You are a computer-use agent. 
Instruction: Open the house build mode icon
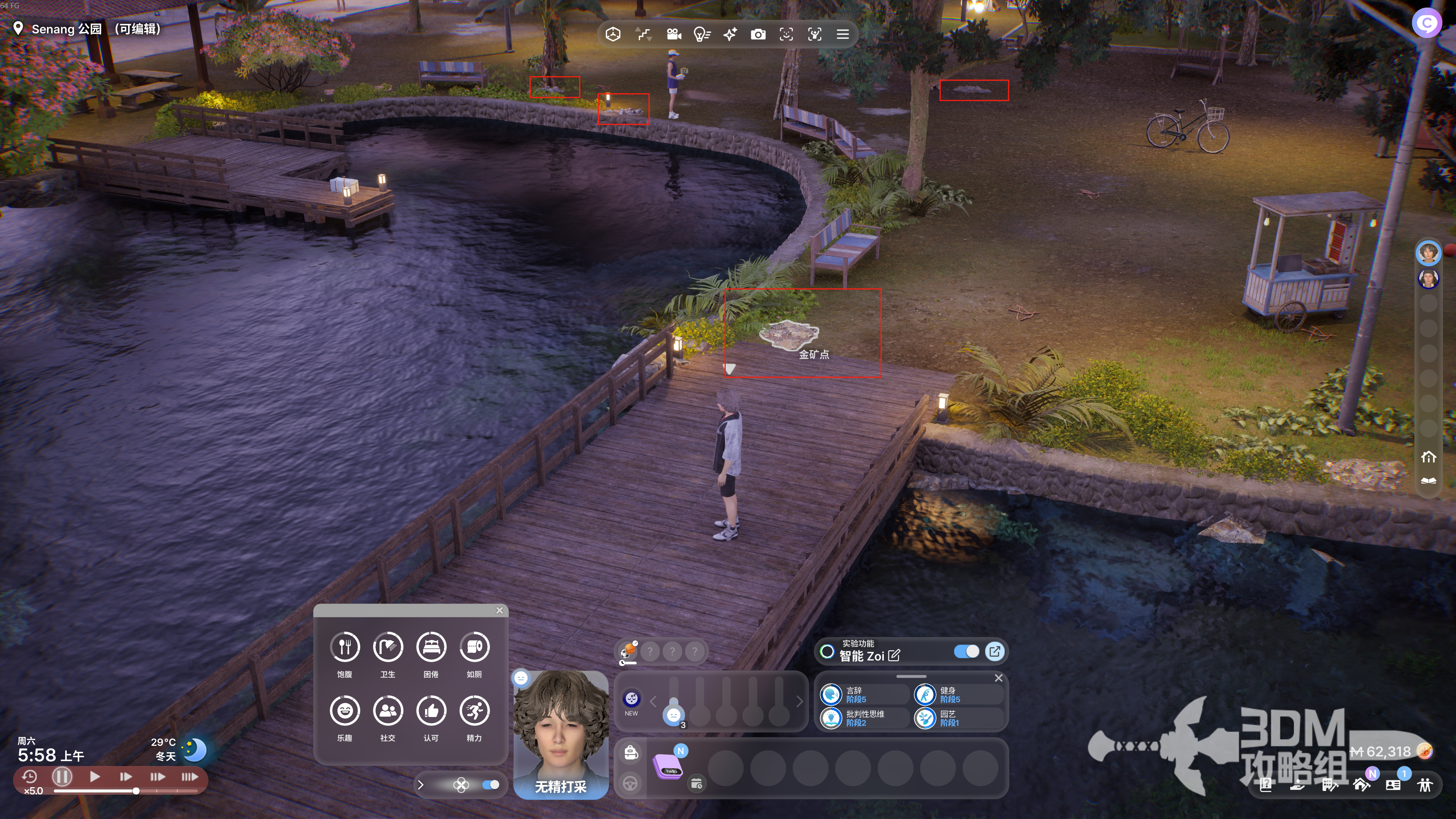point(1361,784)
